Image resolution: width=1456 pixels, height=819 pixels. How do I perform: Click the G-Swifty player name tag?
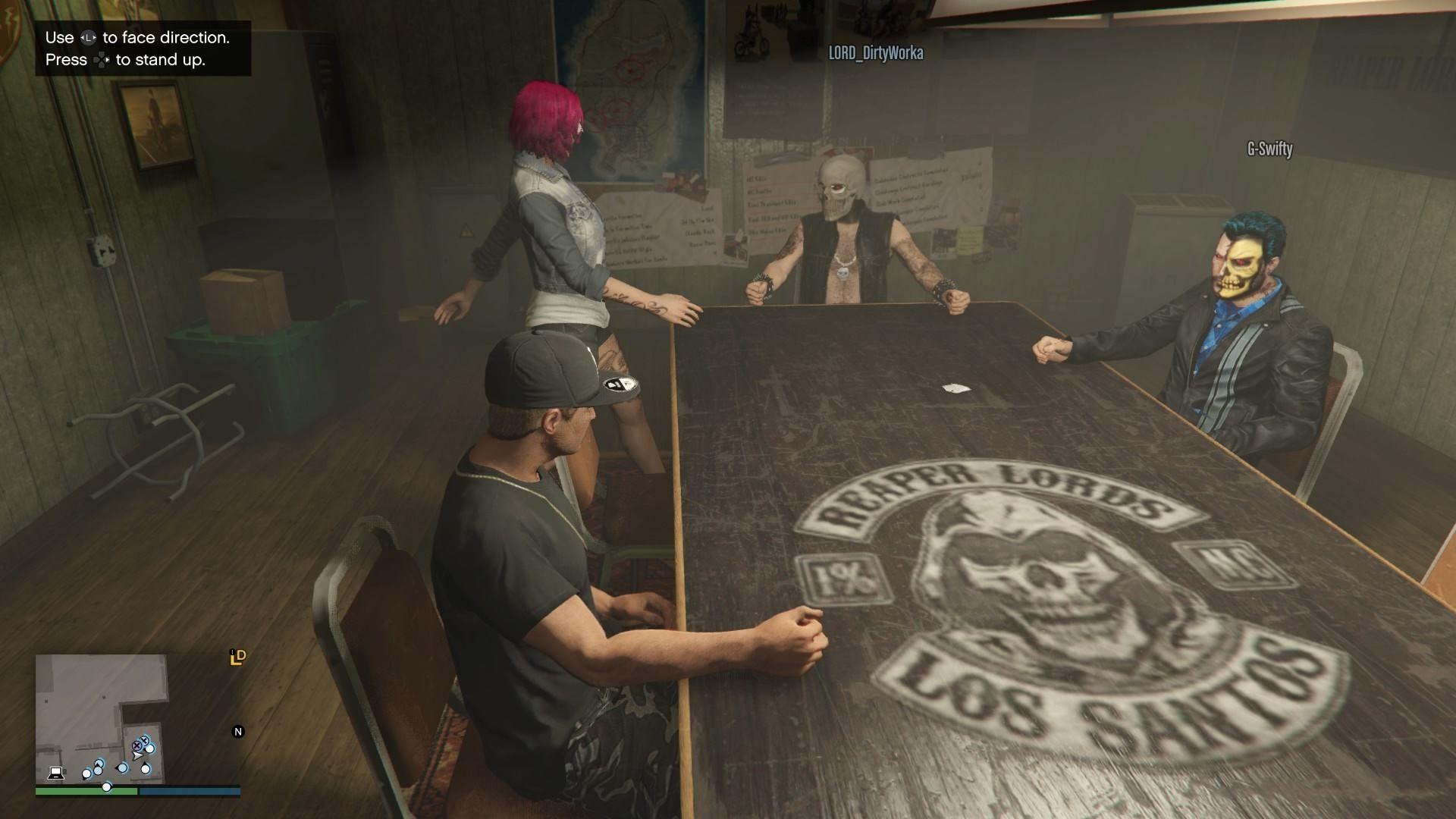click(1269, 149)
